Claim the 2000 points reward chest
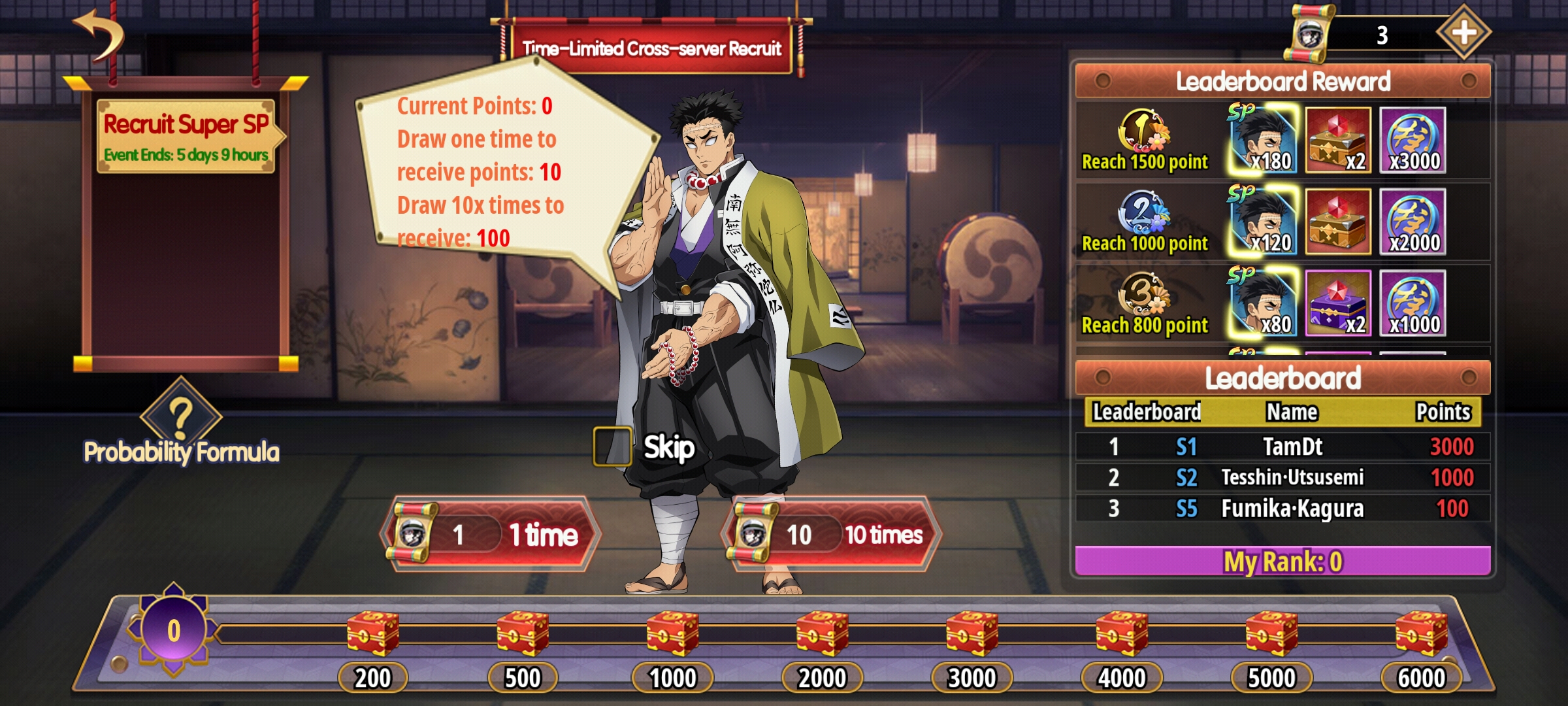The height and width of the screenshot is (706, 1568). coord(822,633)
